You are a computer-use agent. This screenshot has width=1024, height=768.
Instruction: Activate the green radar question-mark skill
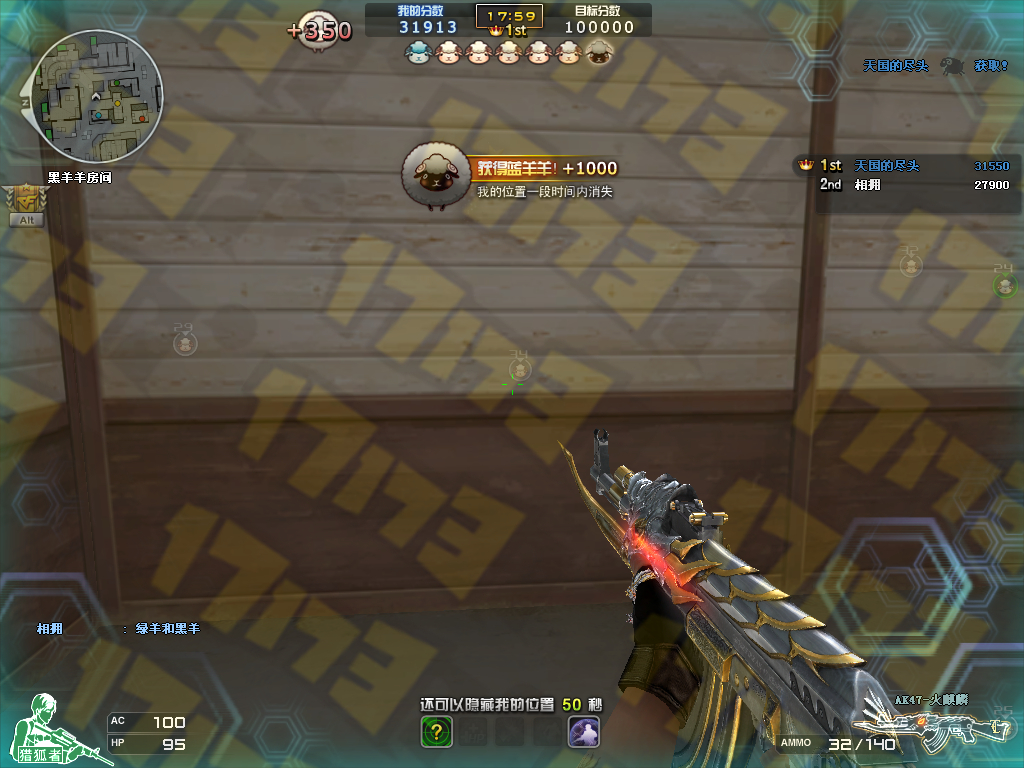[x=436, y=732]
